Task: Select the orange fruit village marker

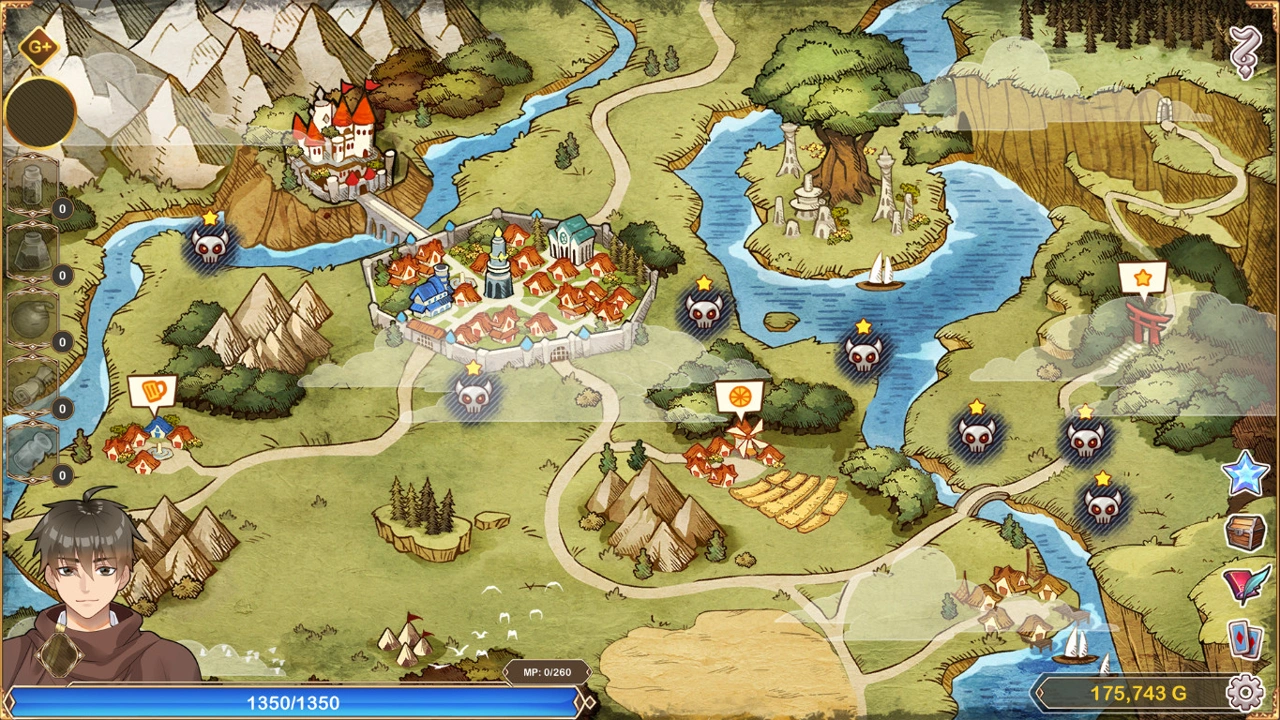Action: tap(739, 398)
